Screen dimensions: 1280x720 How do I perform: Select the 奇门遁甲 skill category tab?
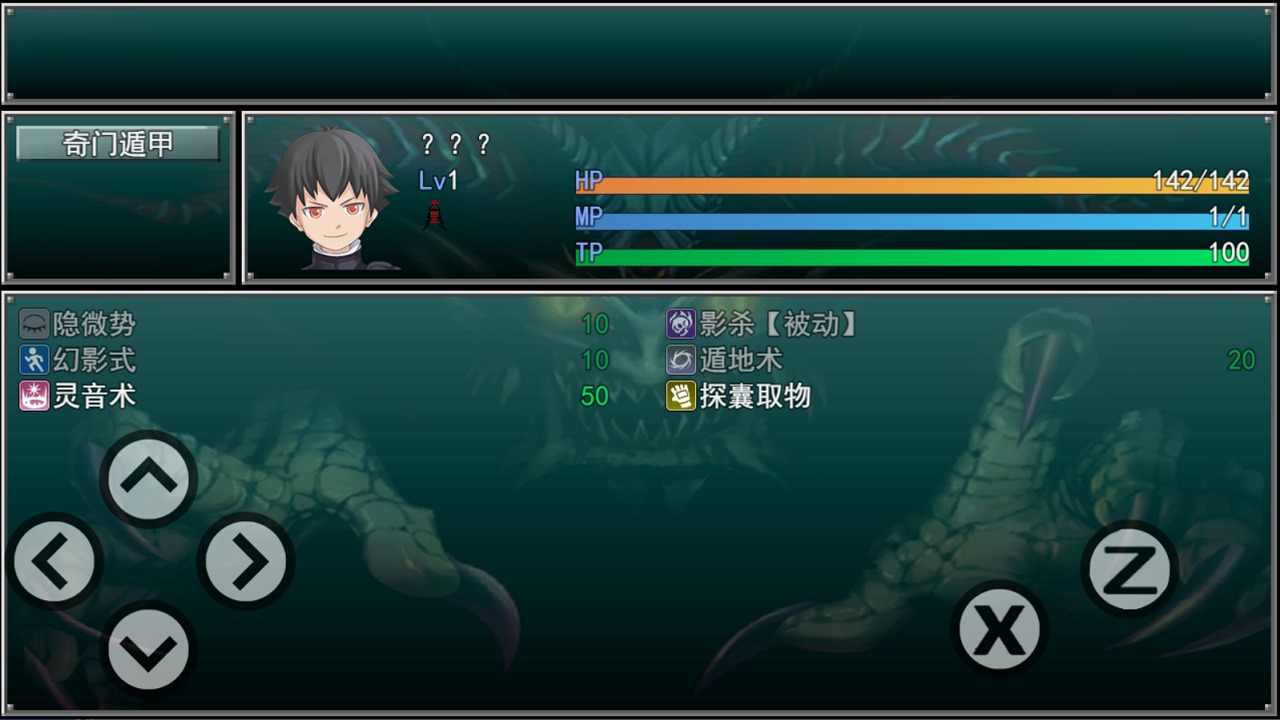117,144
